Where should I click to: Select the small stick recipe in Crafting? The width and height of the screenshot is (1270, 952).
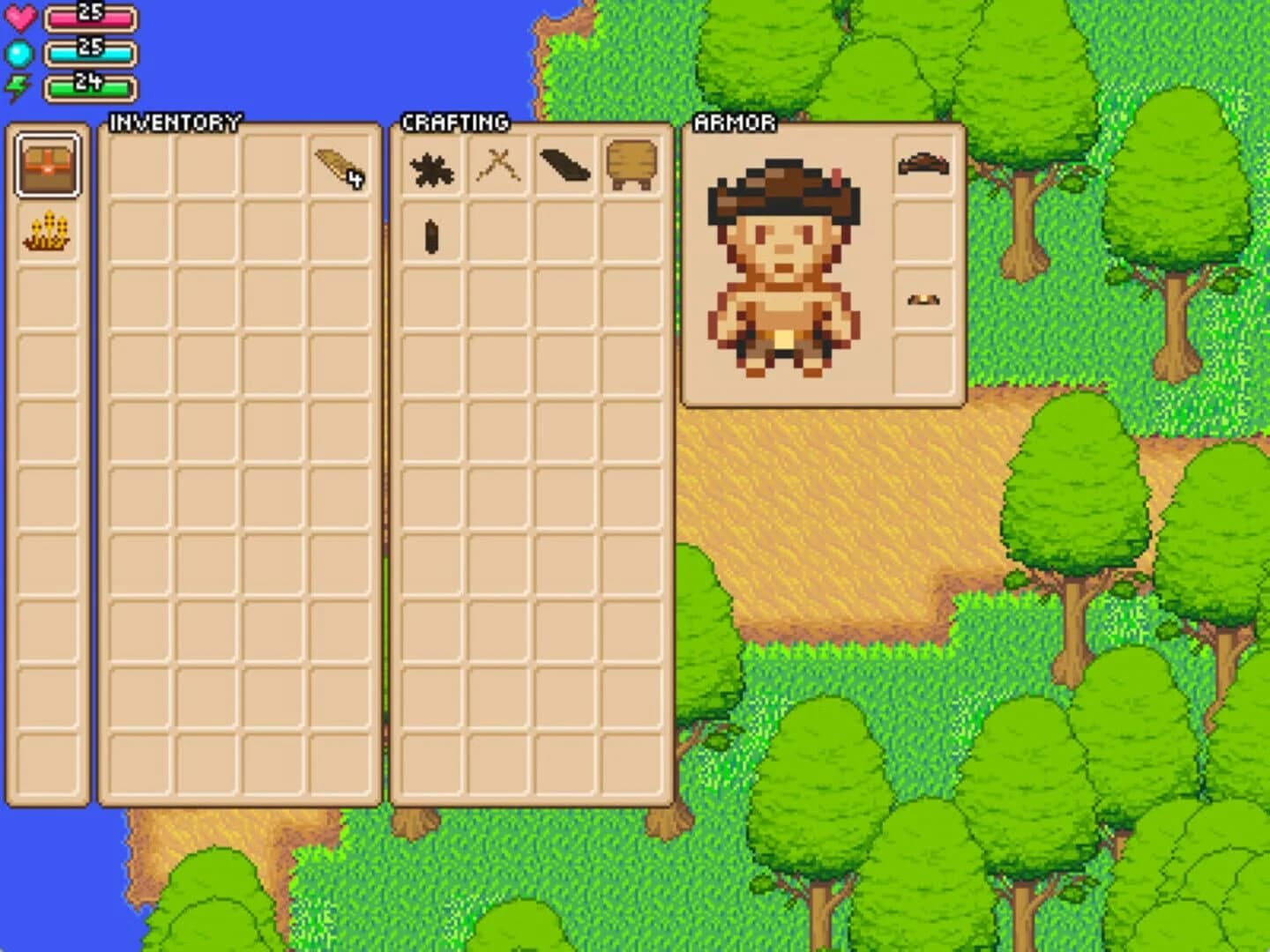(x=430, y=235)
